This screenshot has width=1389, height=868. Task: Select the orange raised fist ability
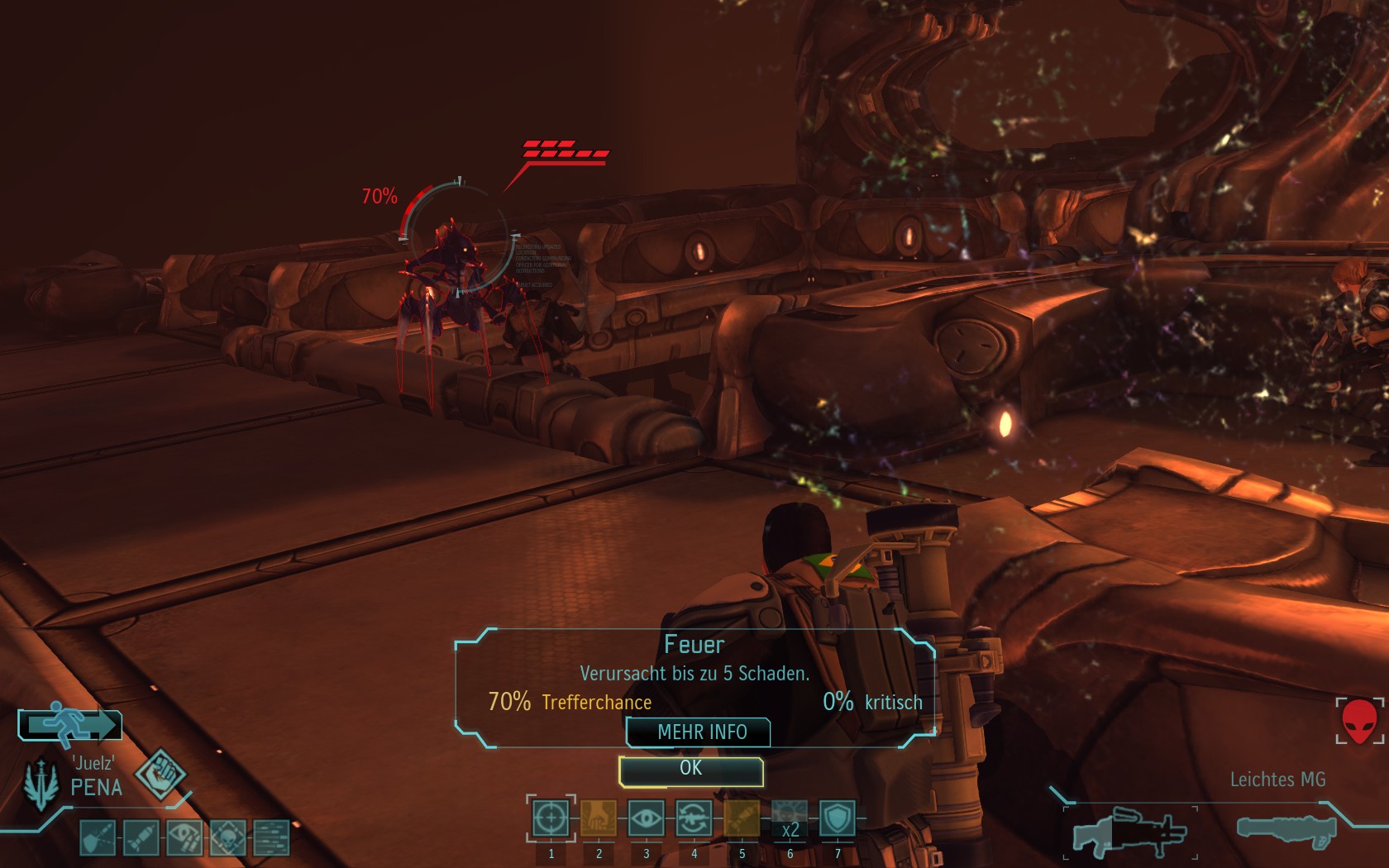tap(598, 818)
